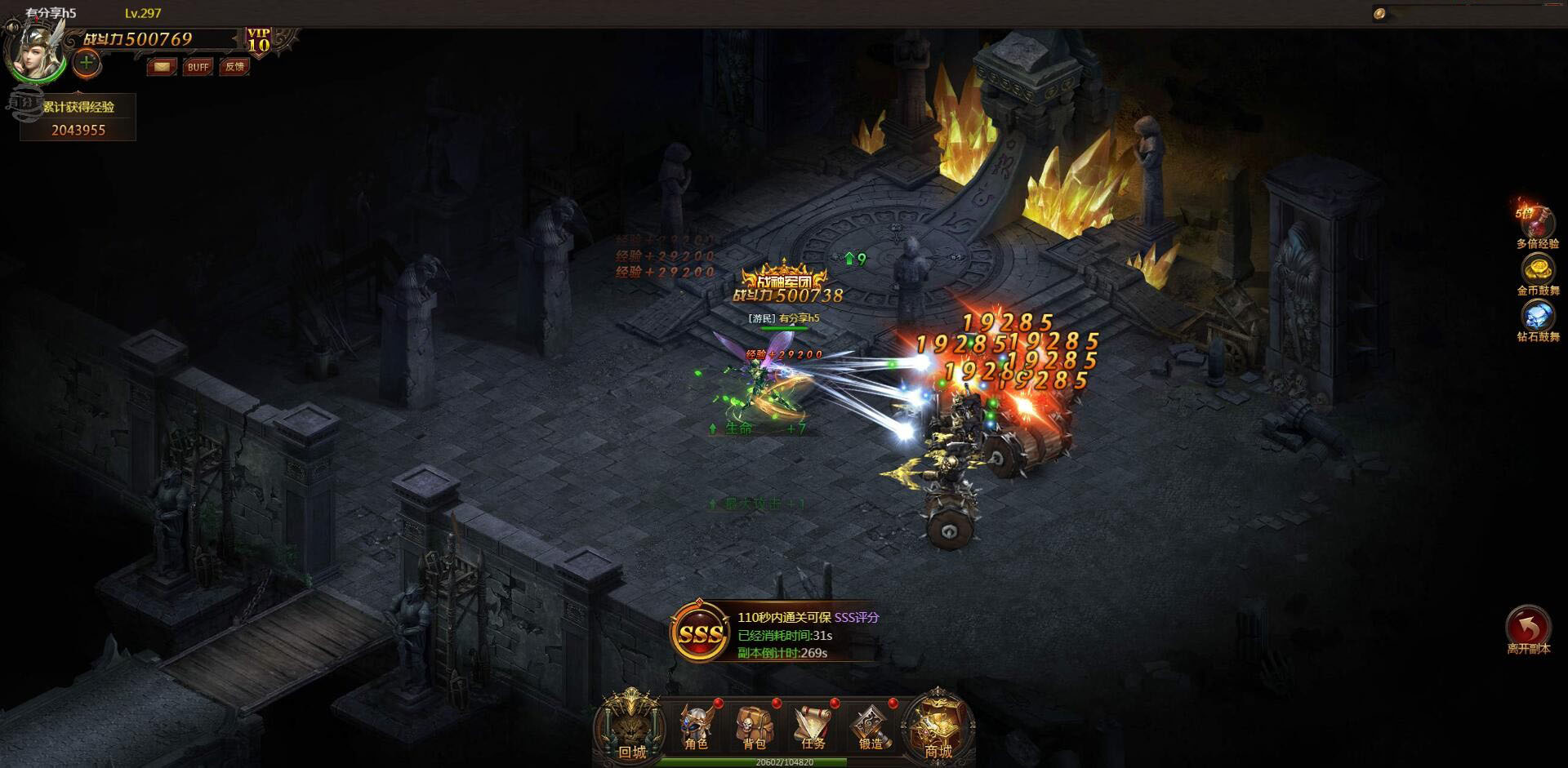Open the 反馈 feedback button
Screen dimensions: 1568x768
235,67
